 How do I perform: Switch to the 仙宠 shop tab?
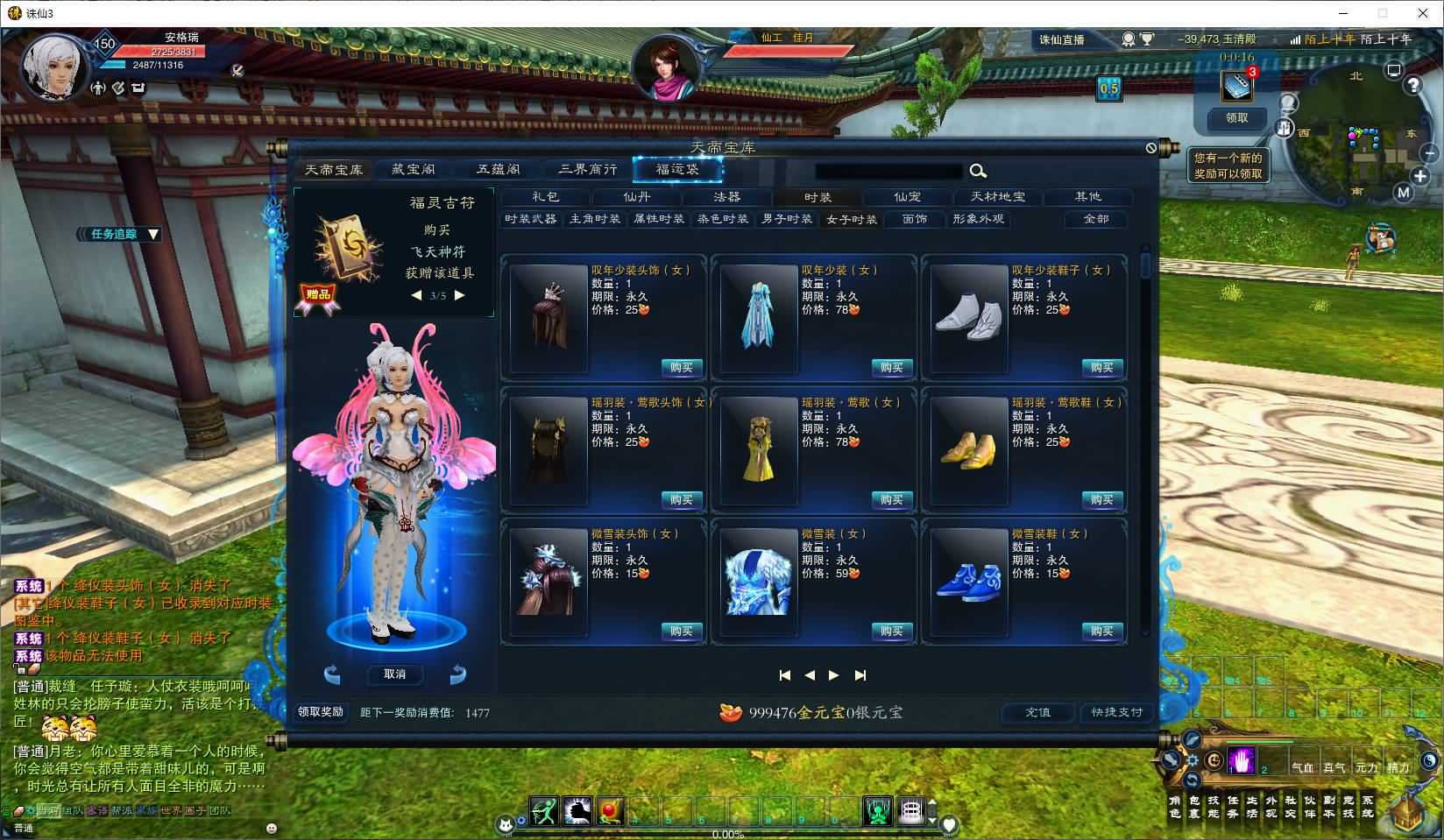906,197
